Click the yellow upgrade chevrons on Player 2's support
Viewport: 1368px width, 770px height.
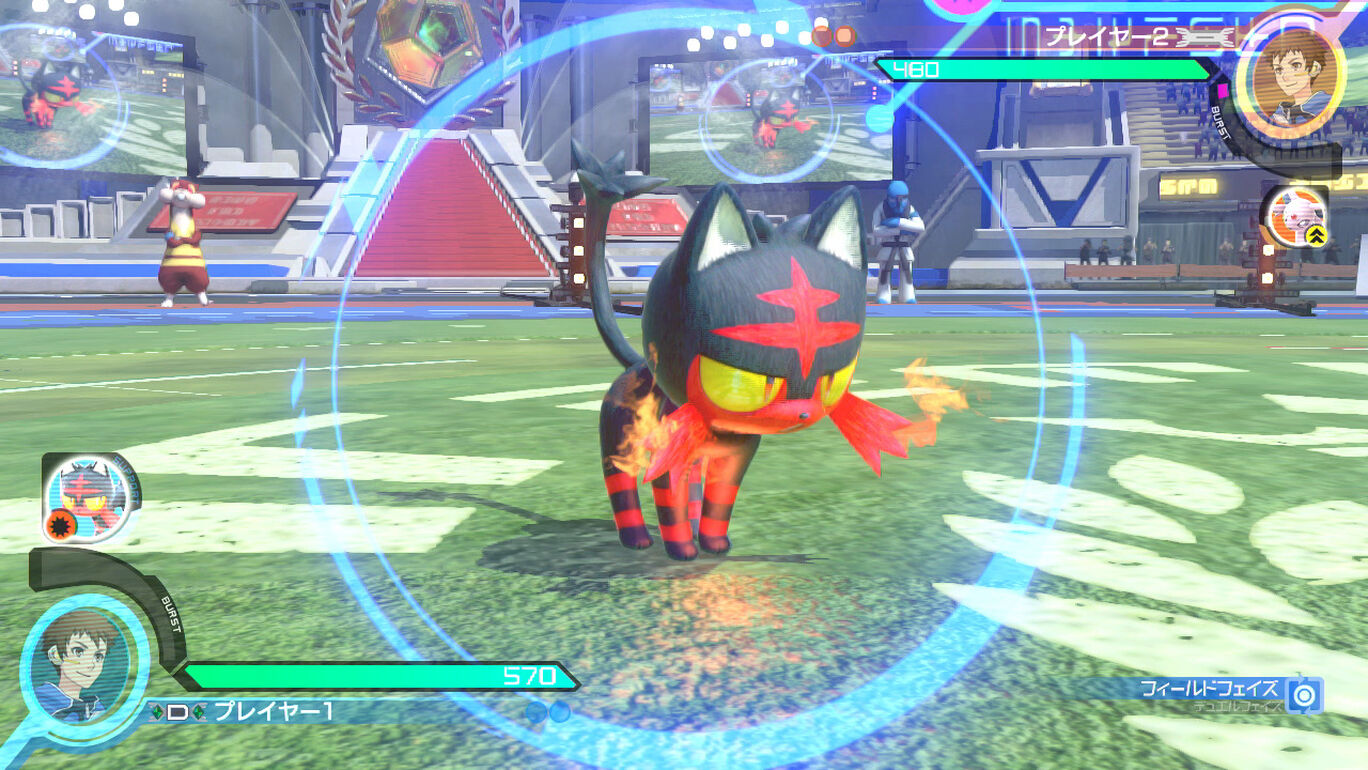click(x=1316, y=234)
